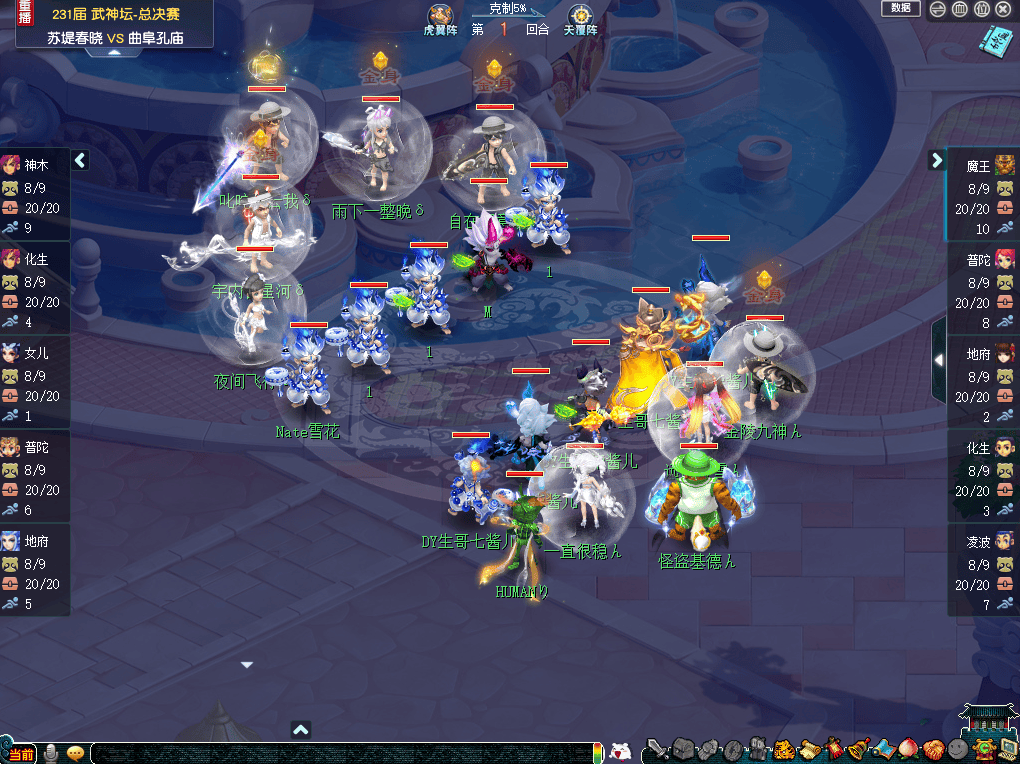Screen dimensions: 1020x764
Task: Click the 虎翼阵 formation icon
Action: point(440,18)
